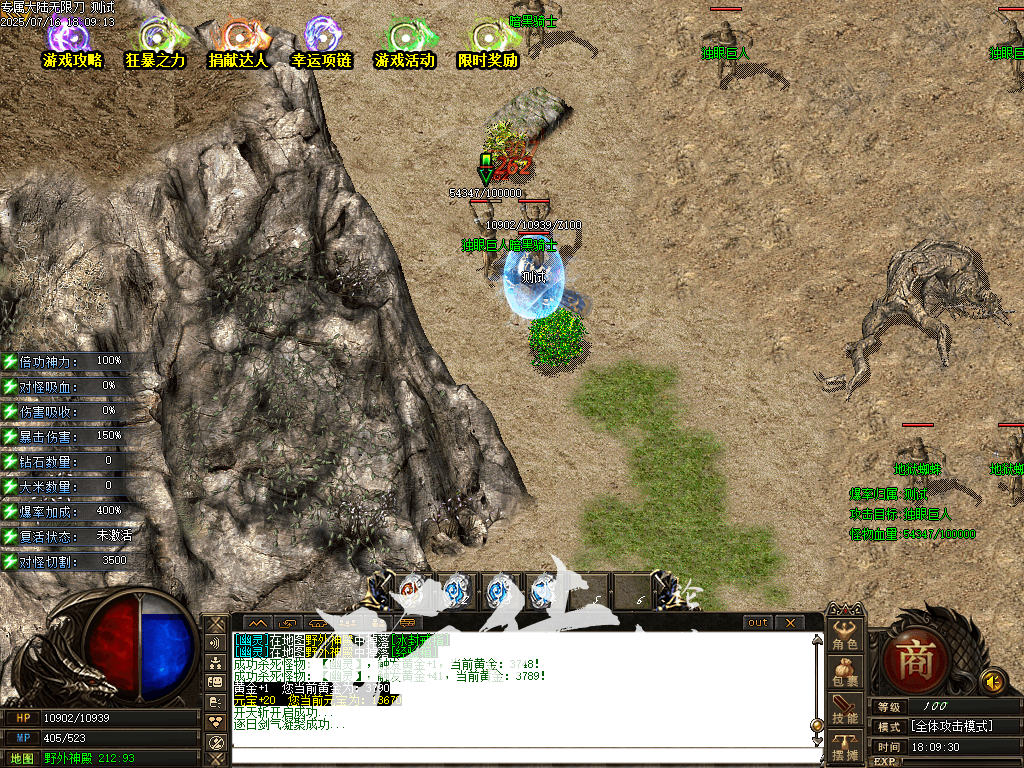Image resolution: width=1024 pixels, height=768 pixels.
Task: Close the chat window with the X
Action: [789, 623]
